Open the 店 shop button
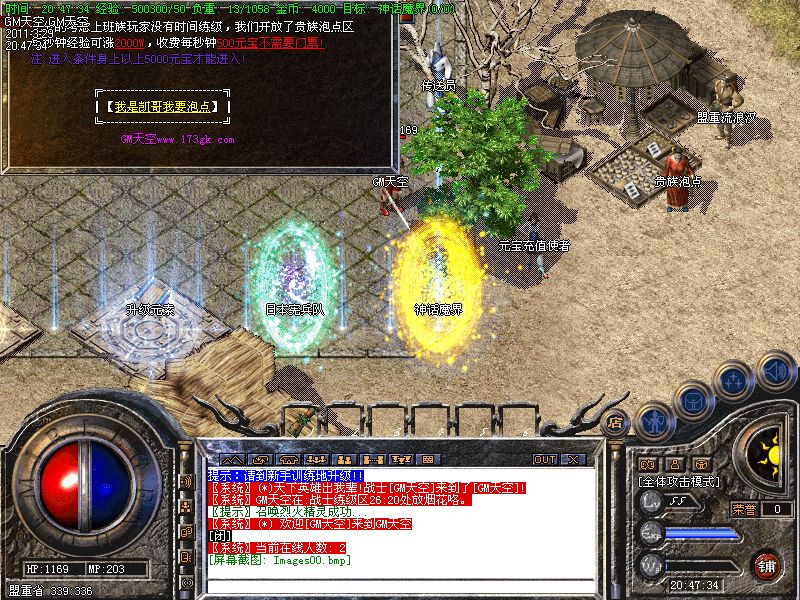The height and width of the screenshot is (600, 800). click(x=616, y=421)
